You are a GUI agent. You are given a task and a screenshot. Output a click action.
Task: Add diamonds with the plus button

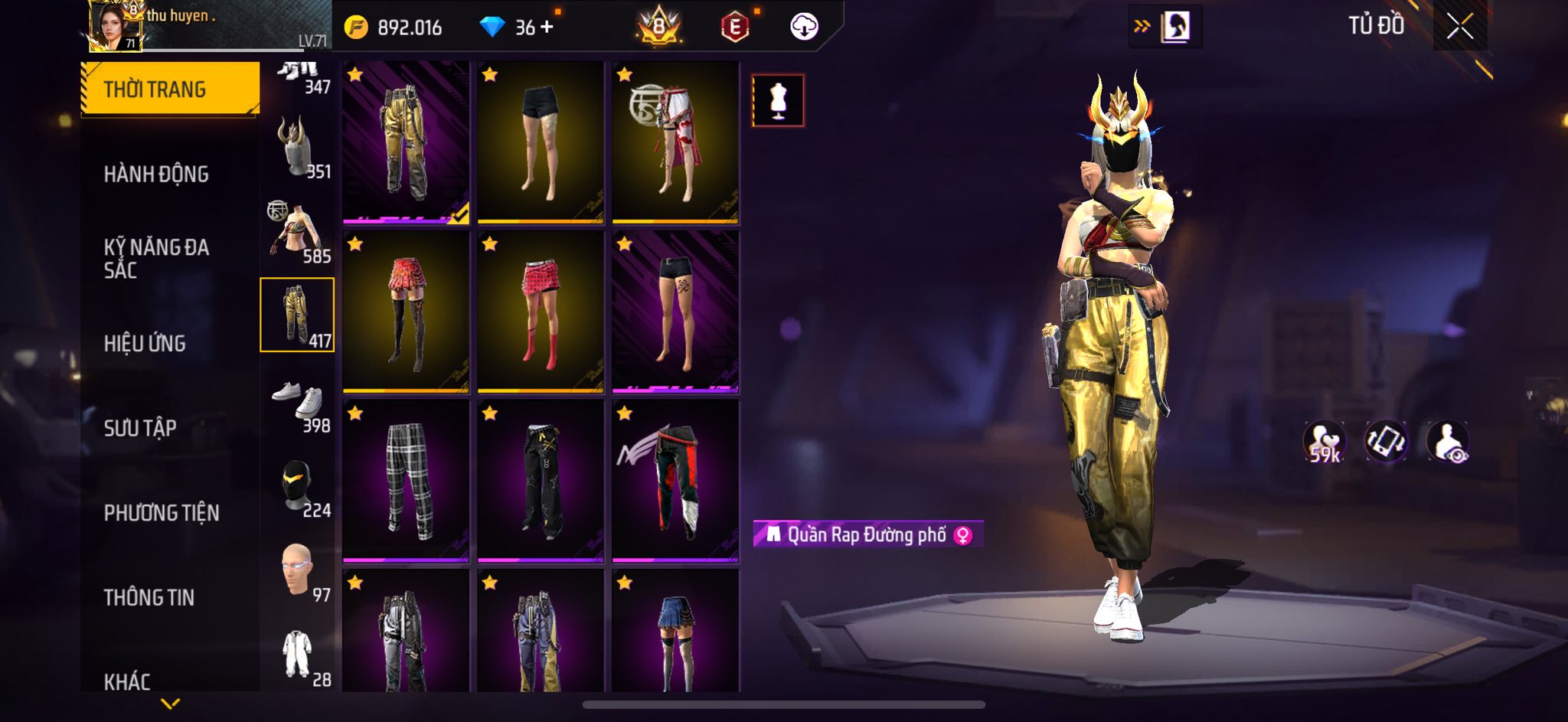tap(547, 28)
